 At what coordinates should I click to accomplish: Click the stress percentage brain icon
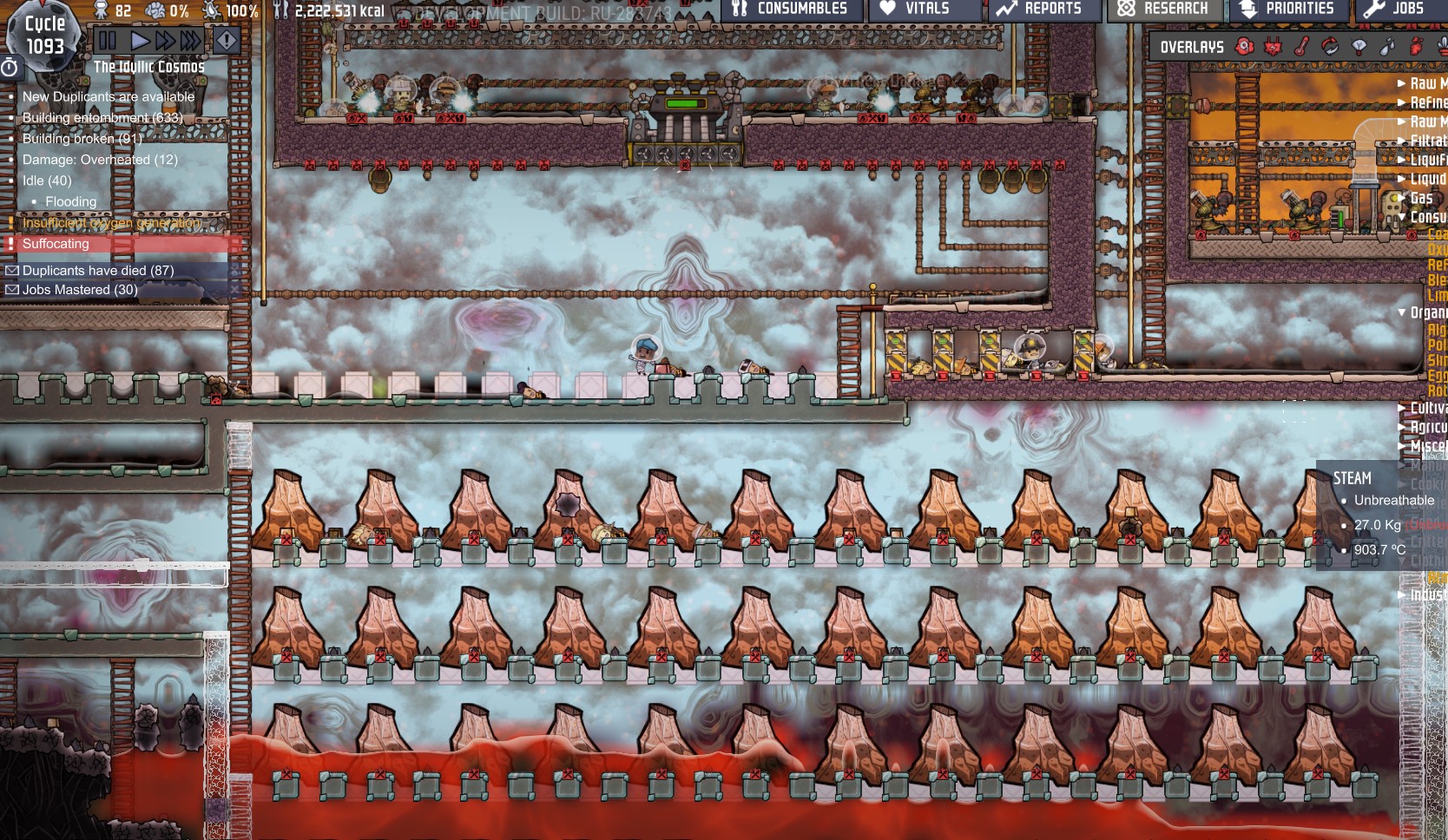tap(155, 10)
